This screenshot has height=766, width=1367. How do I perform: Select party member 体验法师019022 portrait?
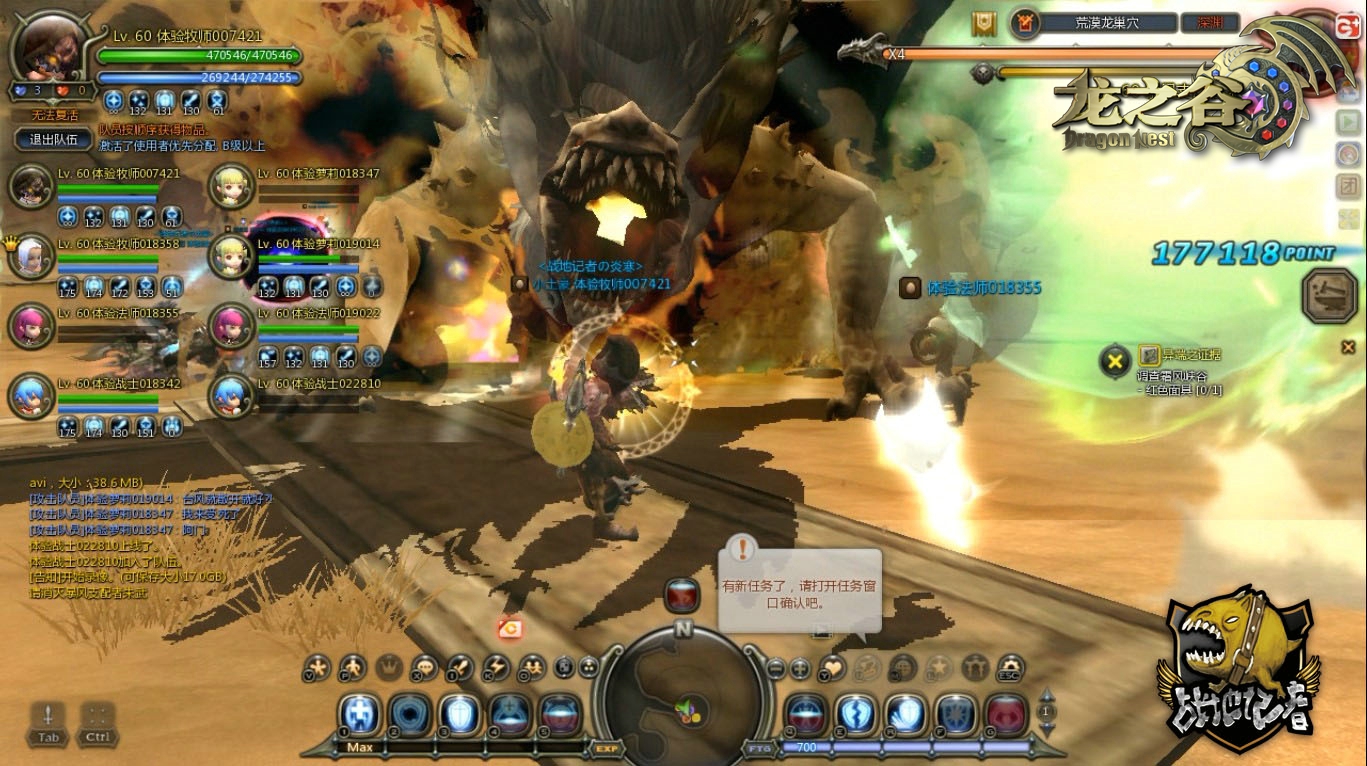(x=231, y=326)
